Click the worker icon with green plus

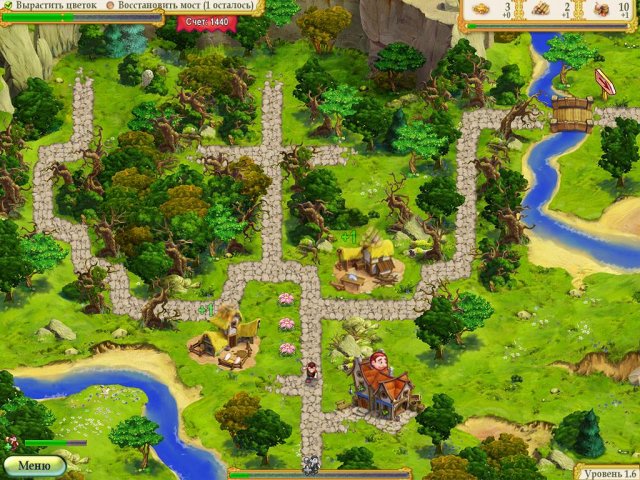coord(10,441)
